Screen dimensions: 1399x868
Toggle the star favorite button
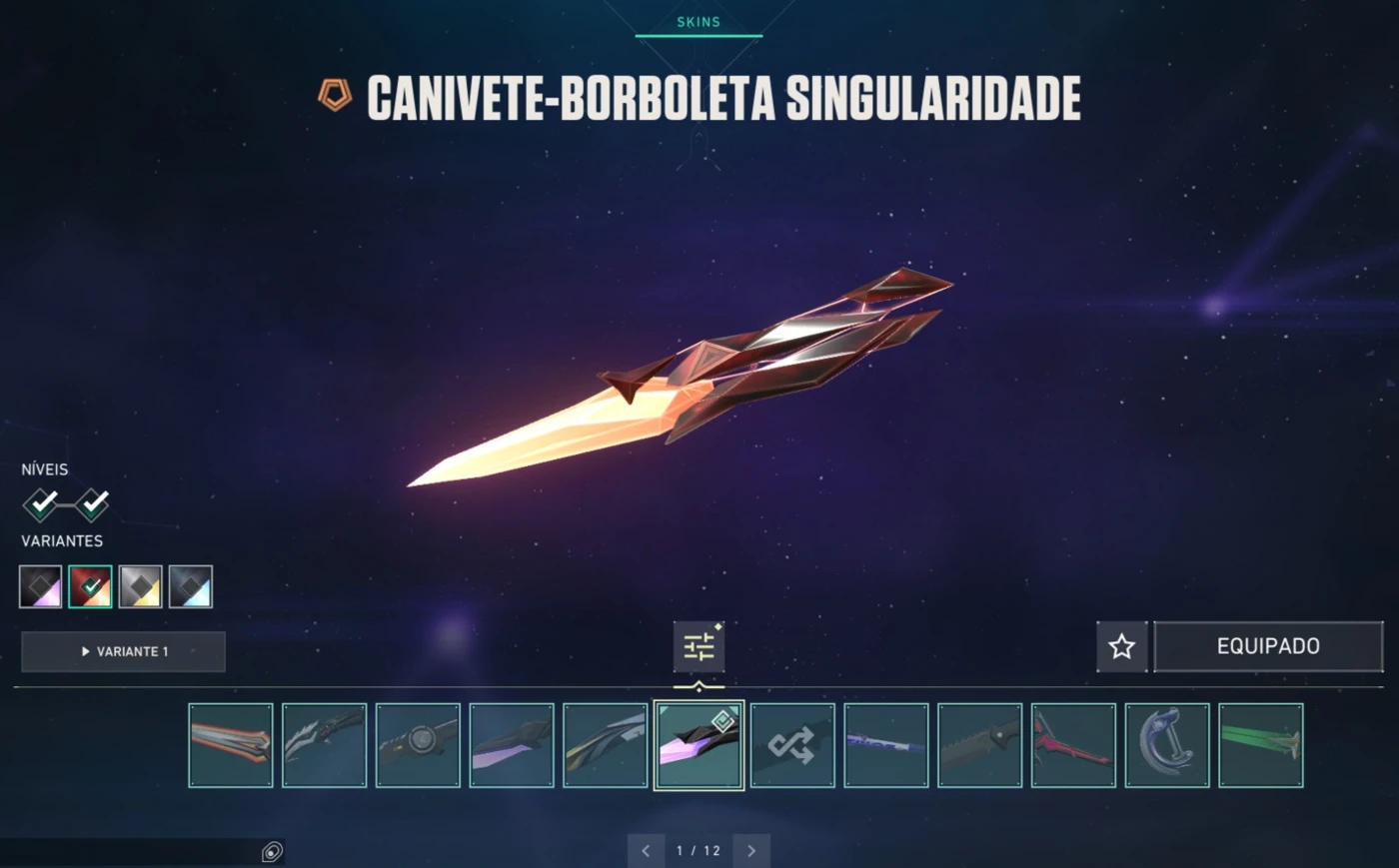pyautogui.click(x=1121, y=646)
